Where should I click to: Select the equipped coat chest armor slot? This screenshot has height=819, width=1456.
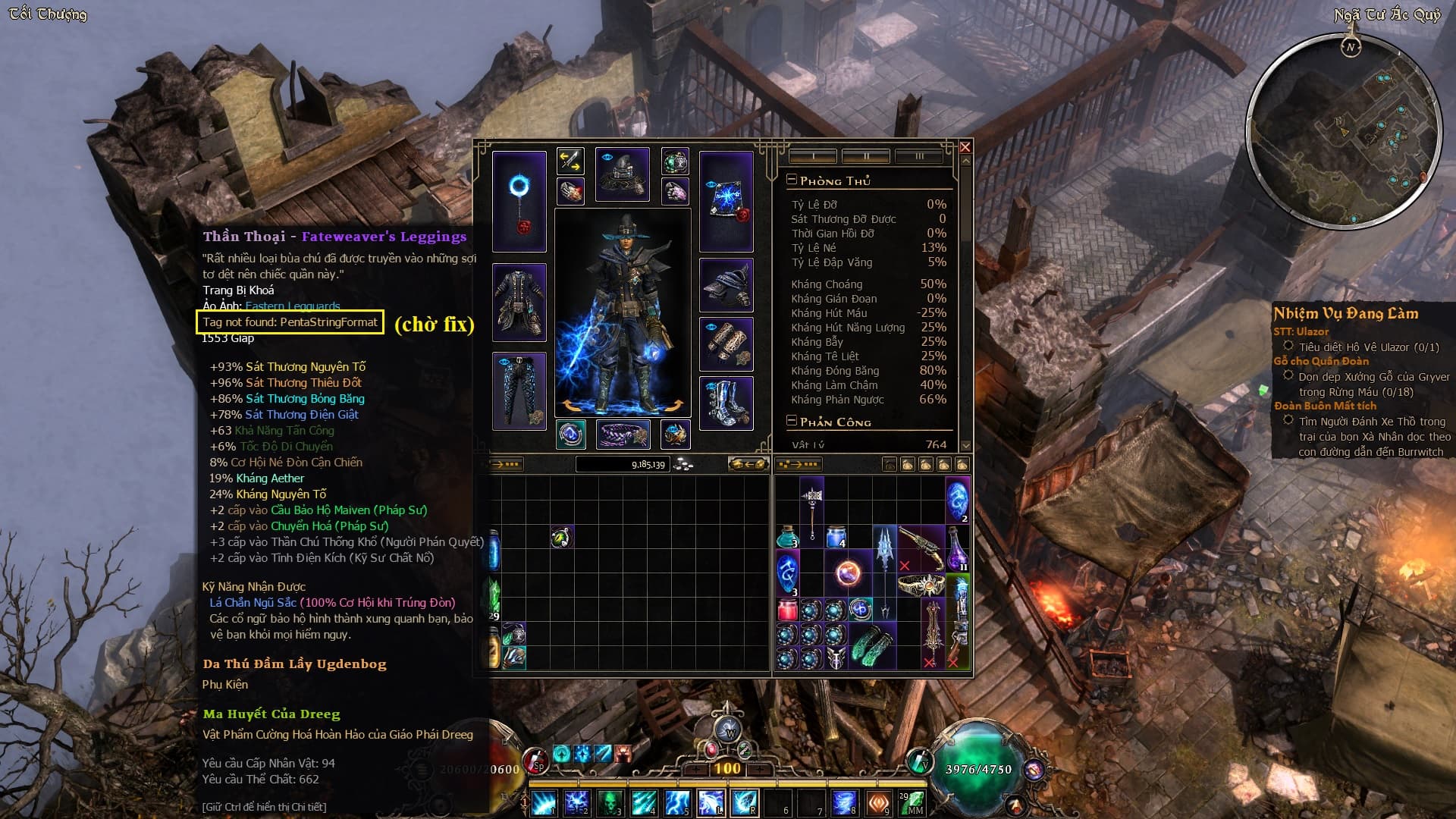click(519, 301)
